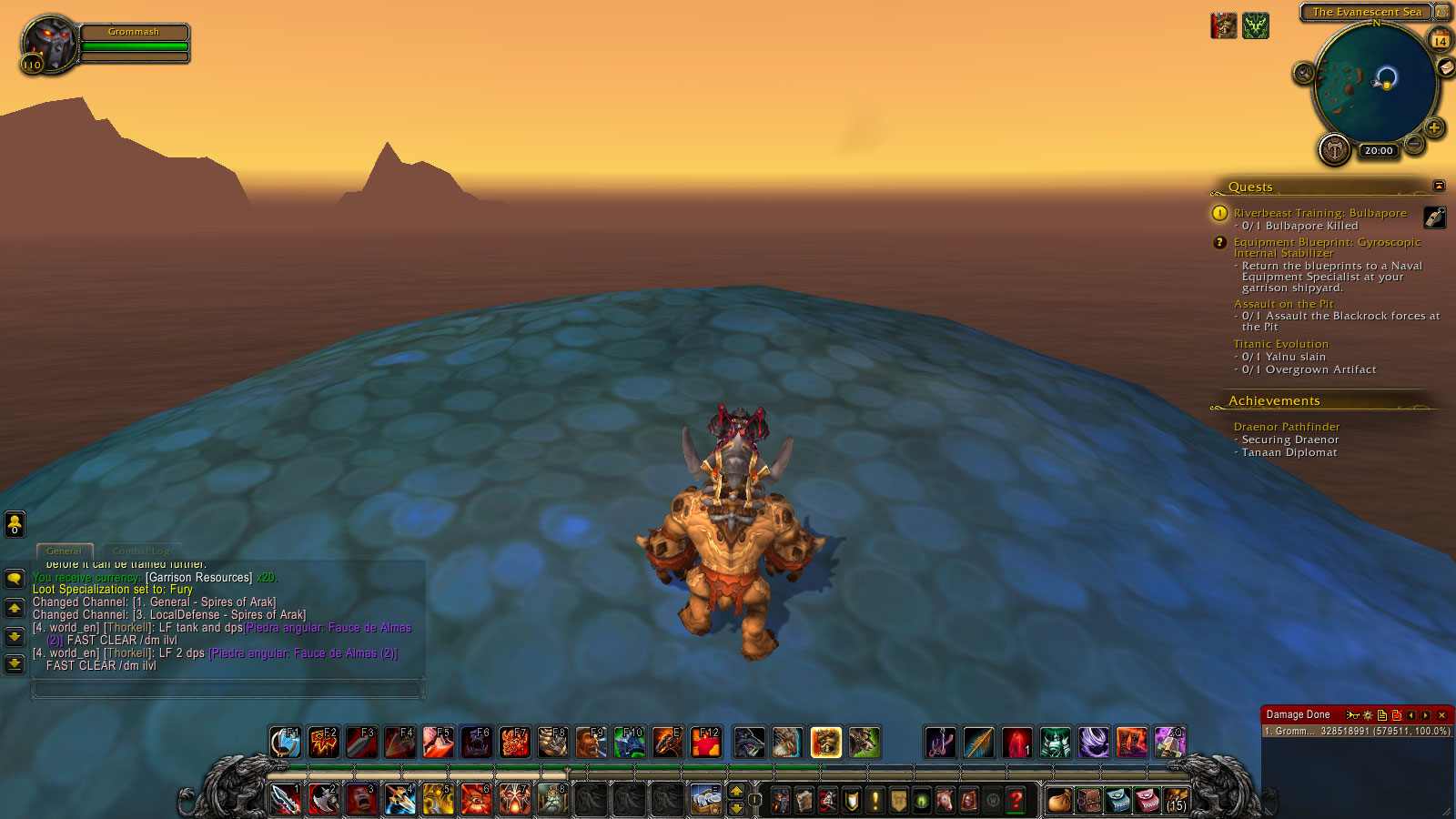Close the Damage Done meter window

point(1441,715)
